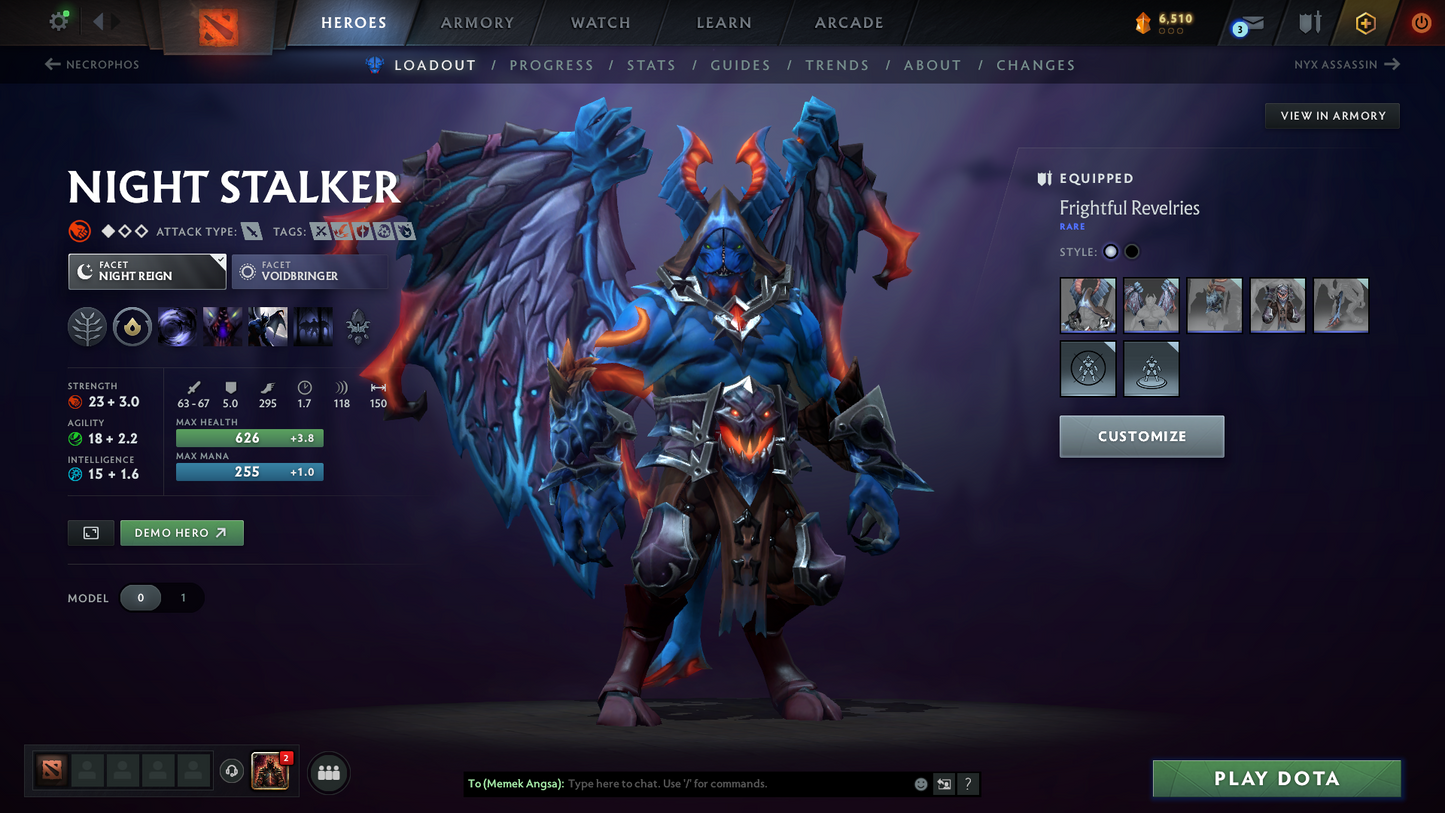Click the power button top right

click(1420, 22)
